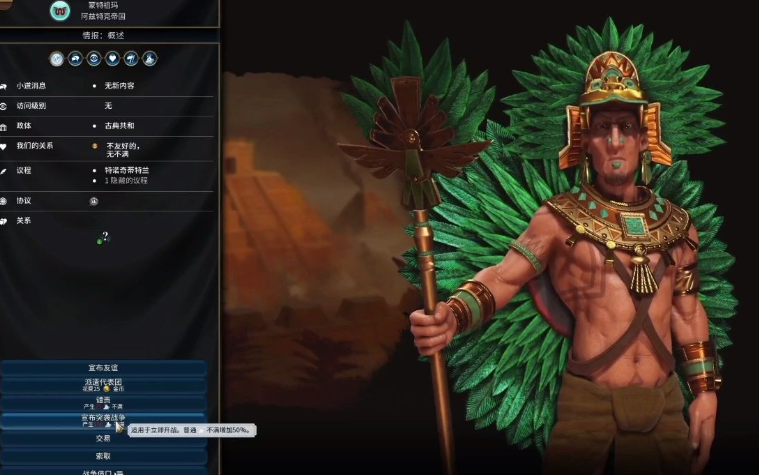This screenshot has width=759, height=475.
Task: Switch to the eye-icon access level tab
Action: (x=94, y=59)
